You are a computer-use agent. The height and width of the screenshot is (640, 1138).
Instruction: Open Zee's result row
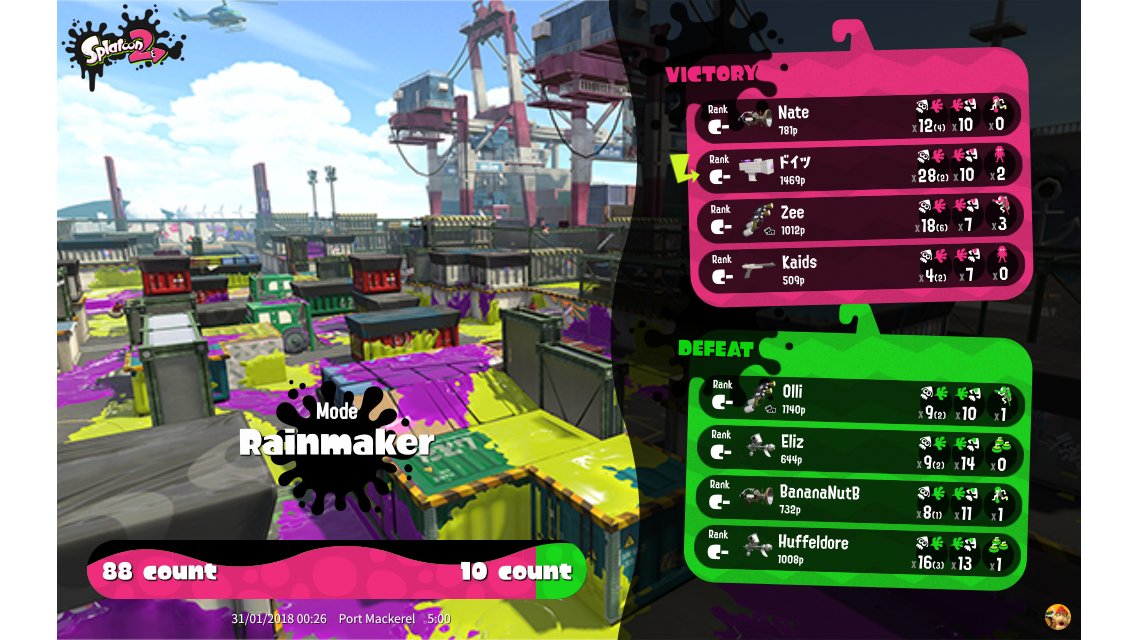(x=858, y=218)
